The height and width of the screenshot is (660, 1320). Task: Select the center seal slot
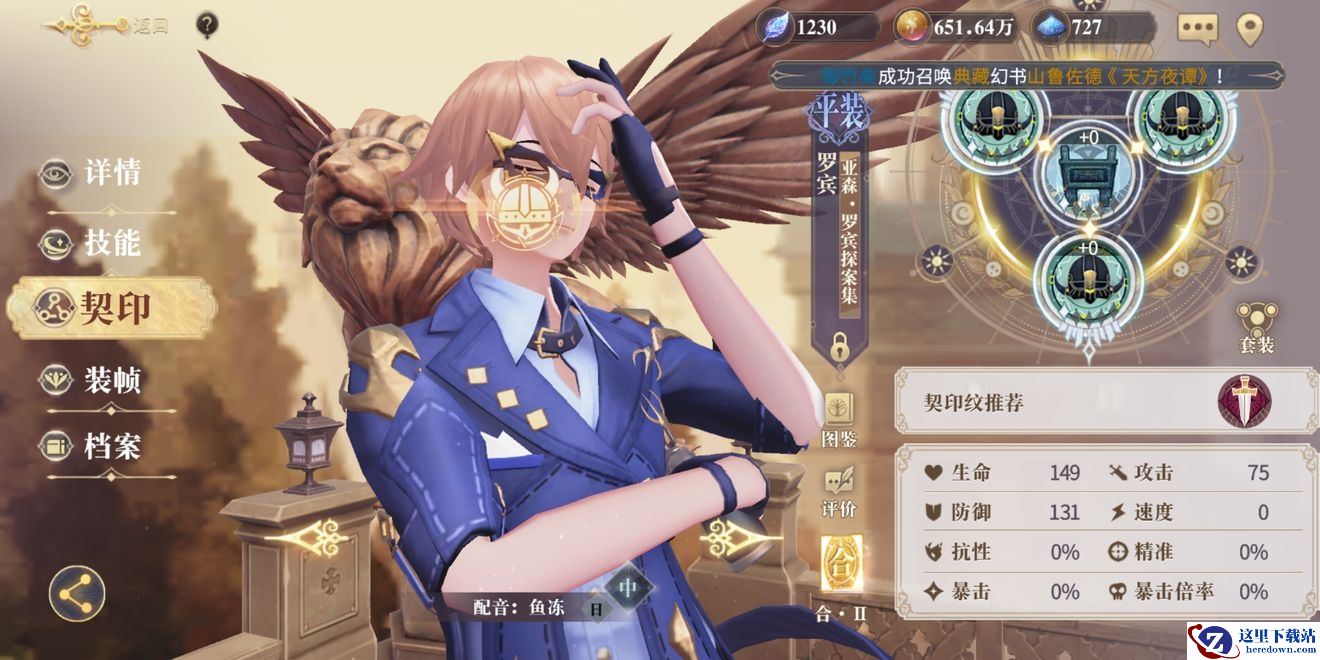[x=1087, y=175]
